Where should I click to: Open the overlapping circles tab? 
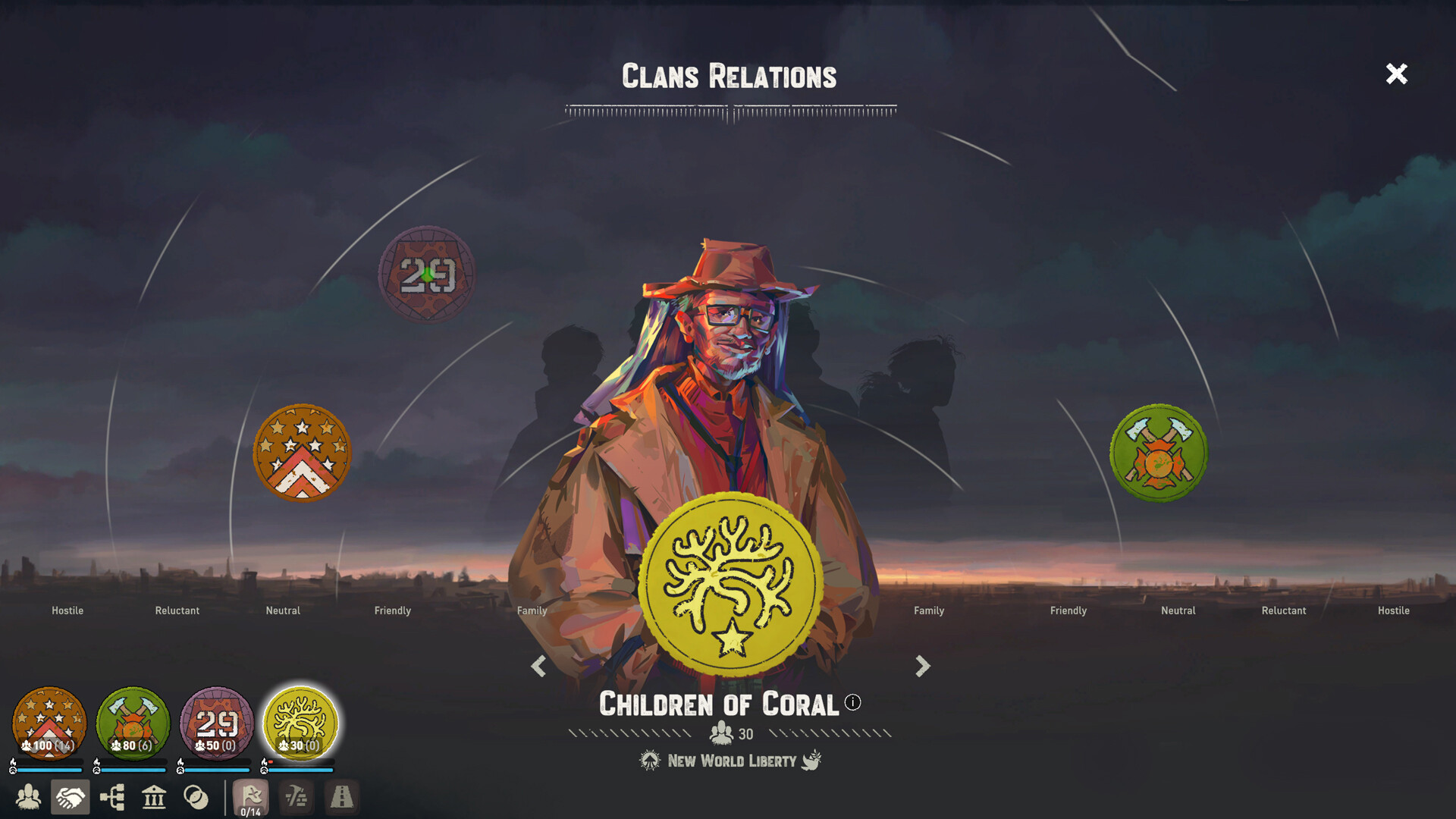pos(196,797)
